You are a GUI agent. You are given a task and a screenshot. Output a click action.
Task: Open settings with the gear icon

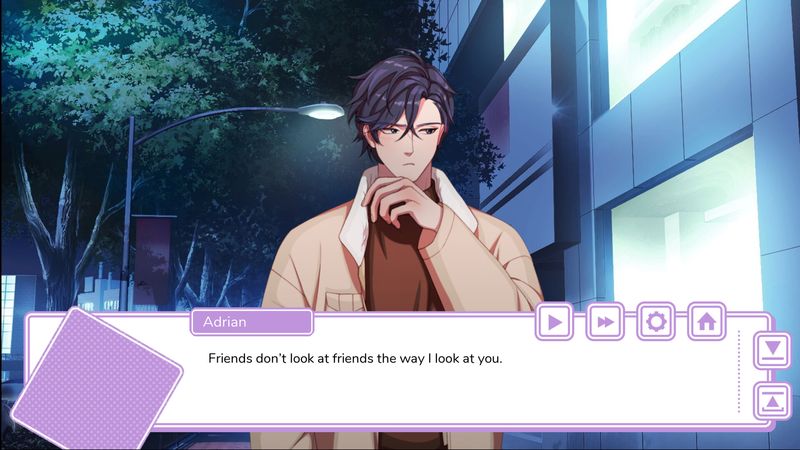656,321
